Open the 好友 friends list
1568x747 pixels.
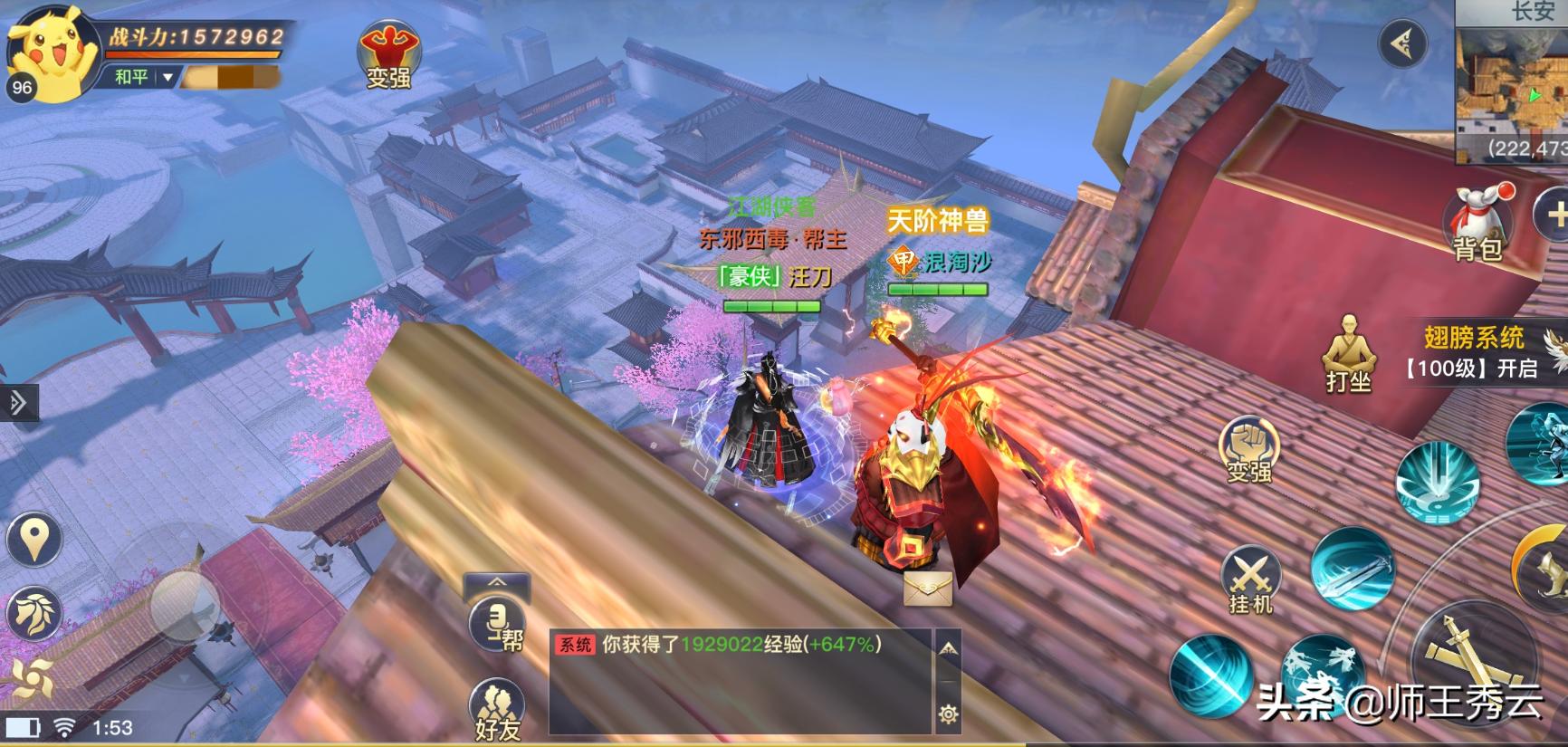click(498, 708)
